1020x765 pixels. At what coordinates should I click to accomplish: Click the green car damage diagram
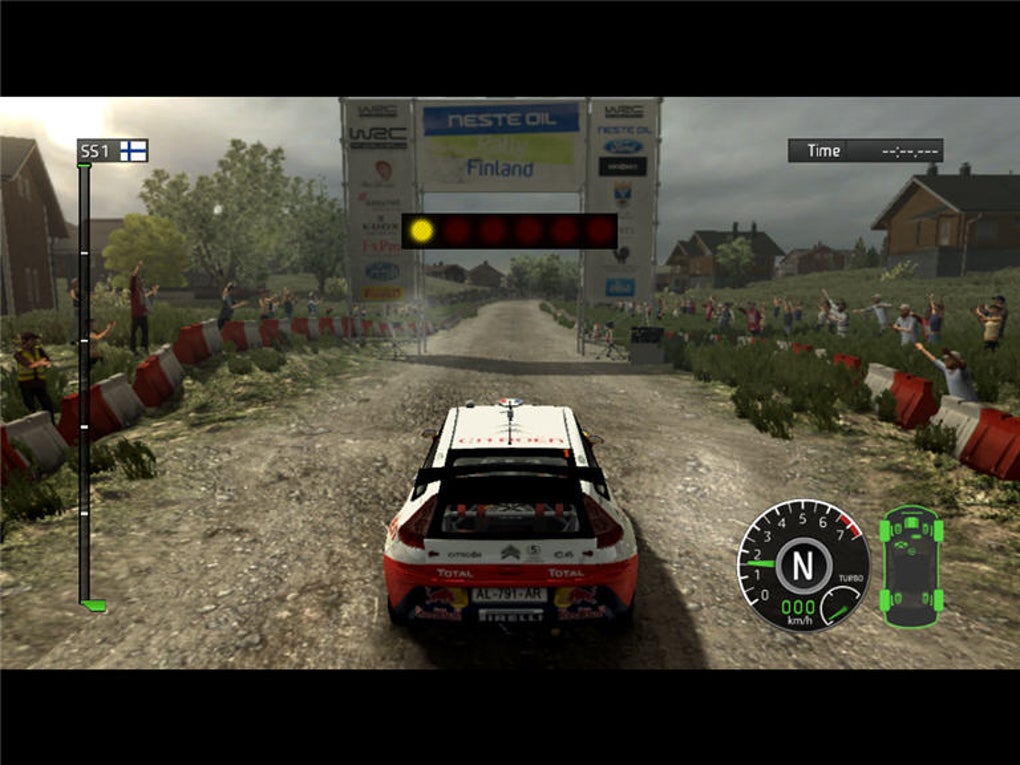[911, 566]
